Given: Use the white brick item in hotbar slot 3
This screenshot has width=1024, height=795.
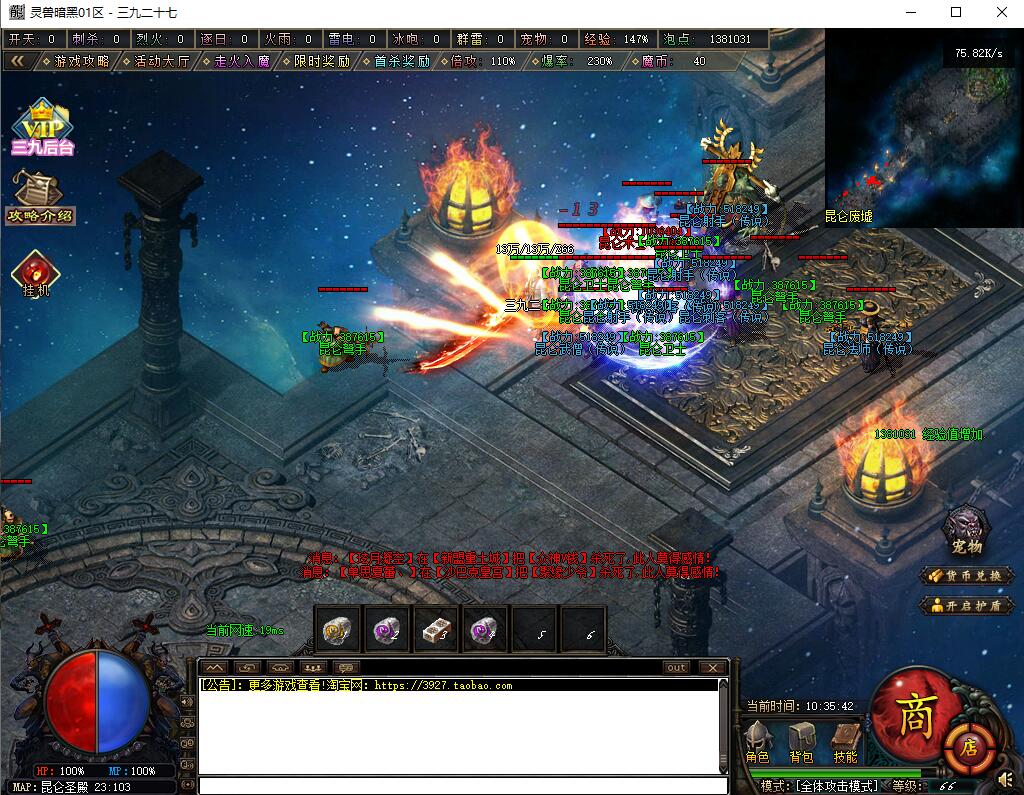Looking at the screenshot, I should [436, 629].
